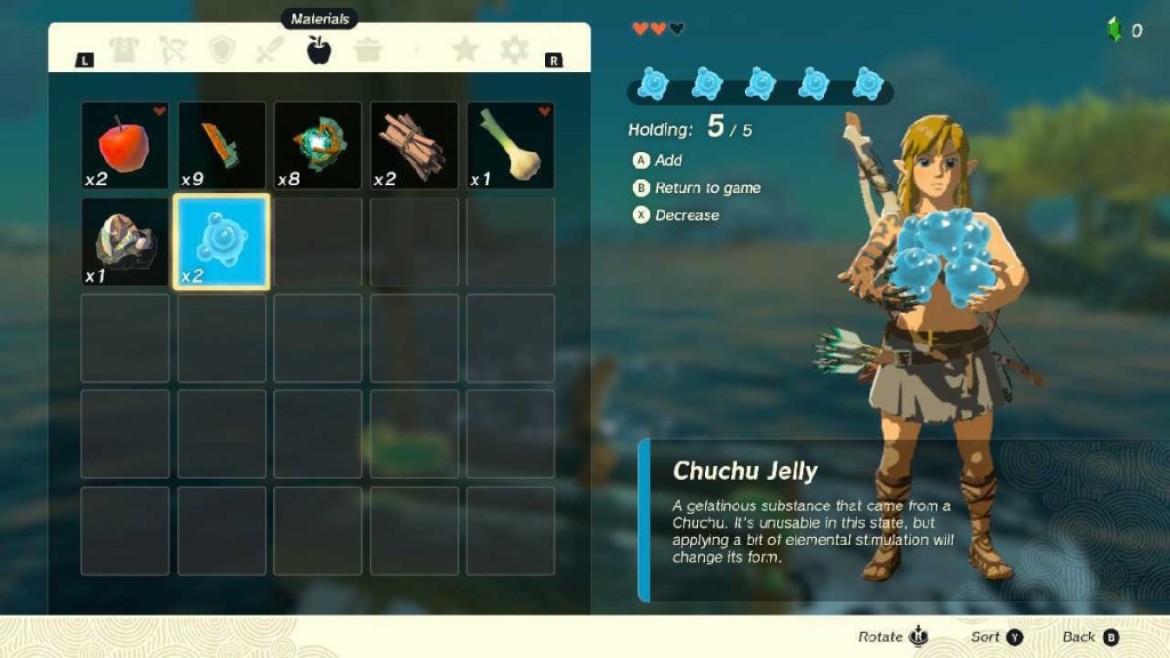
Task: Open the bows and arrows tab
Action: [x=172, y=51]
